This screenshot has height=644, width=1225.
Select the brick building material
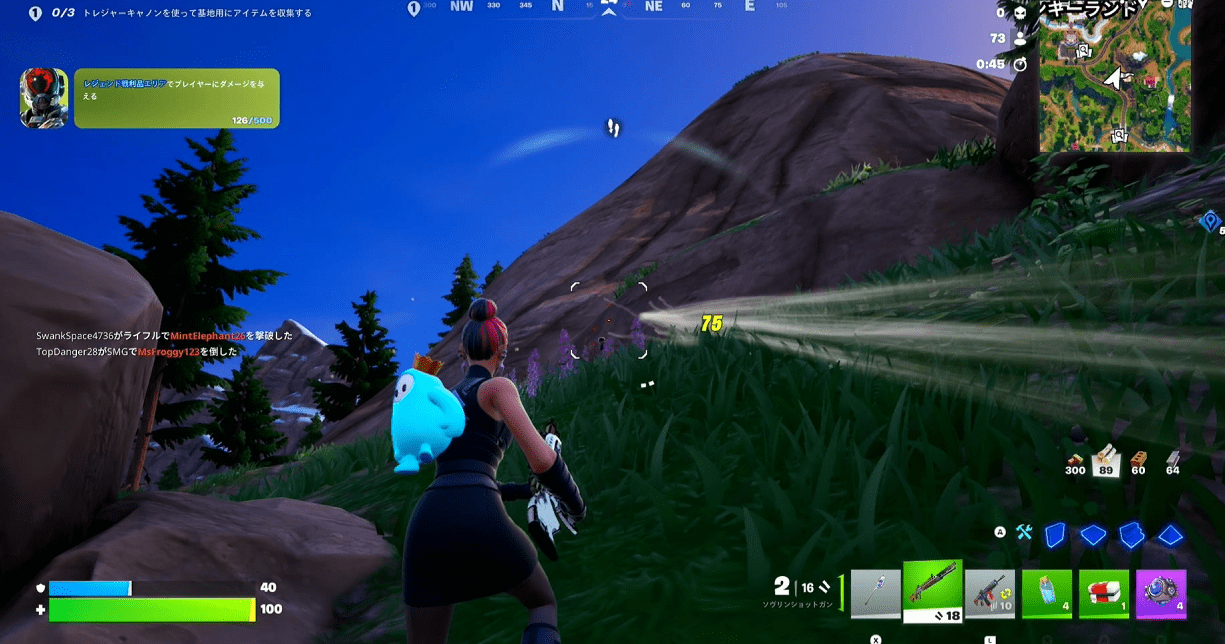click(x=1138, y=462)
